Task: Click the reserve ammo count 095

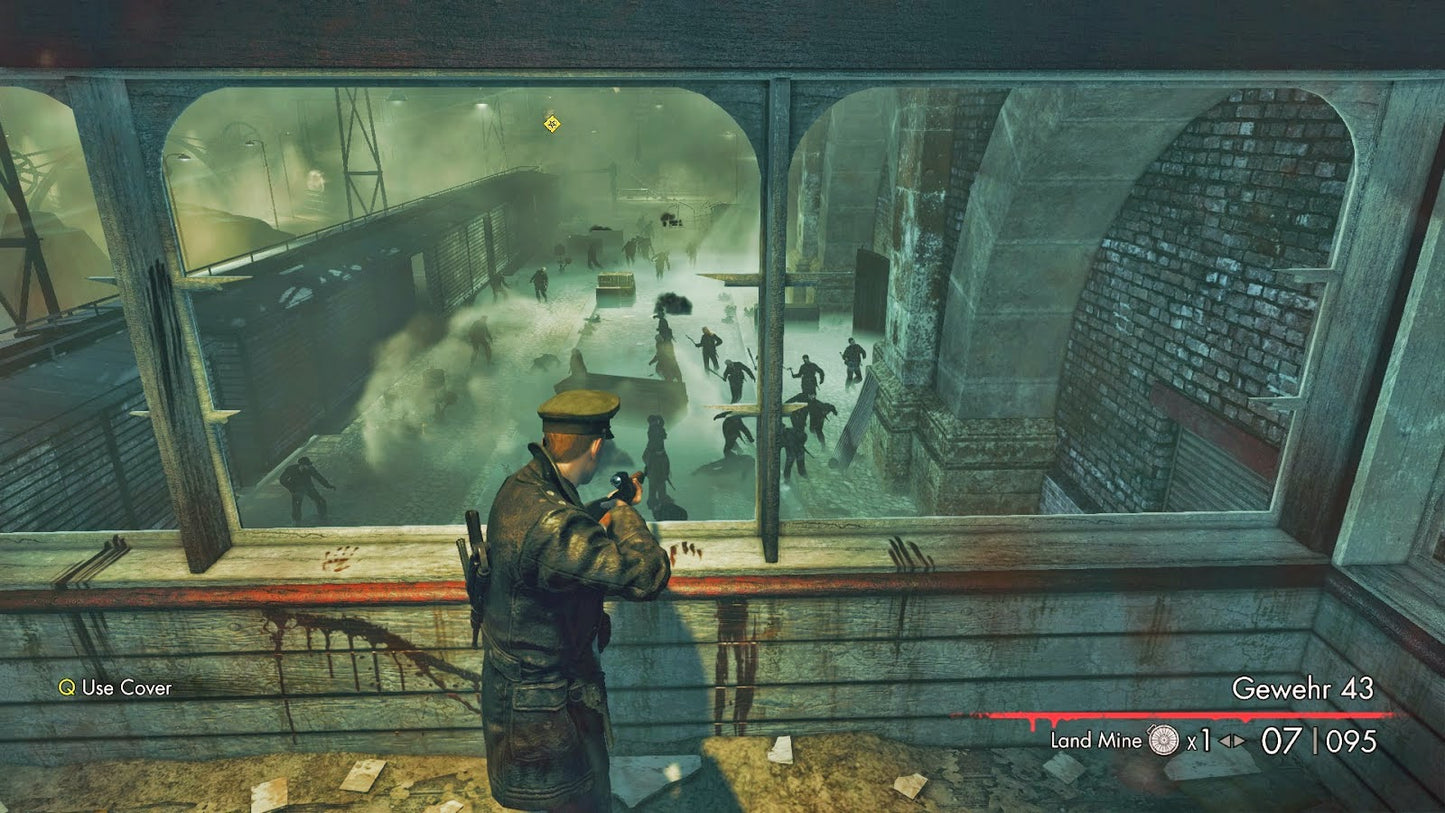Action: click(x=1350, y=740)
